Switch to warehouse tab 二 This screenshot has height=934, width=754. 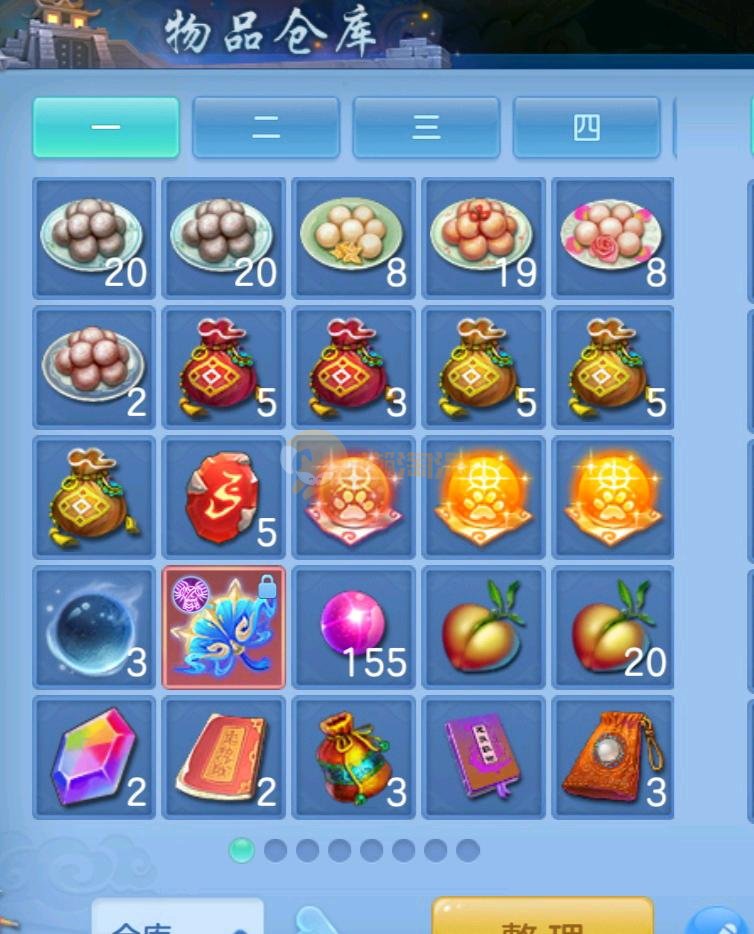(x=266, y=128)
